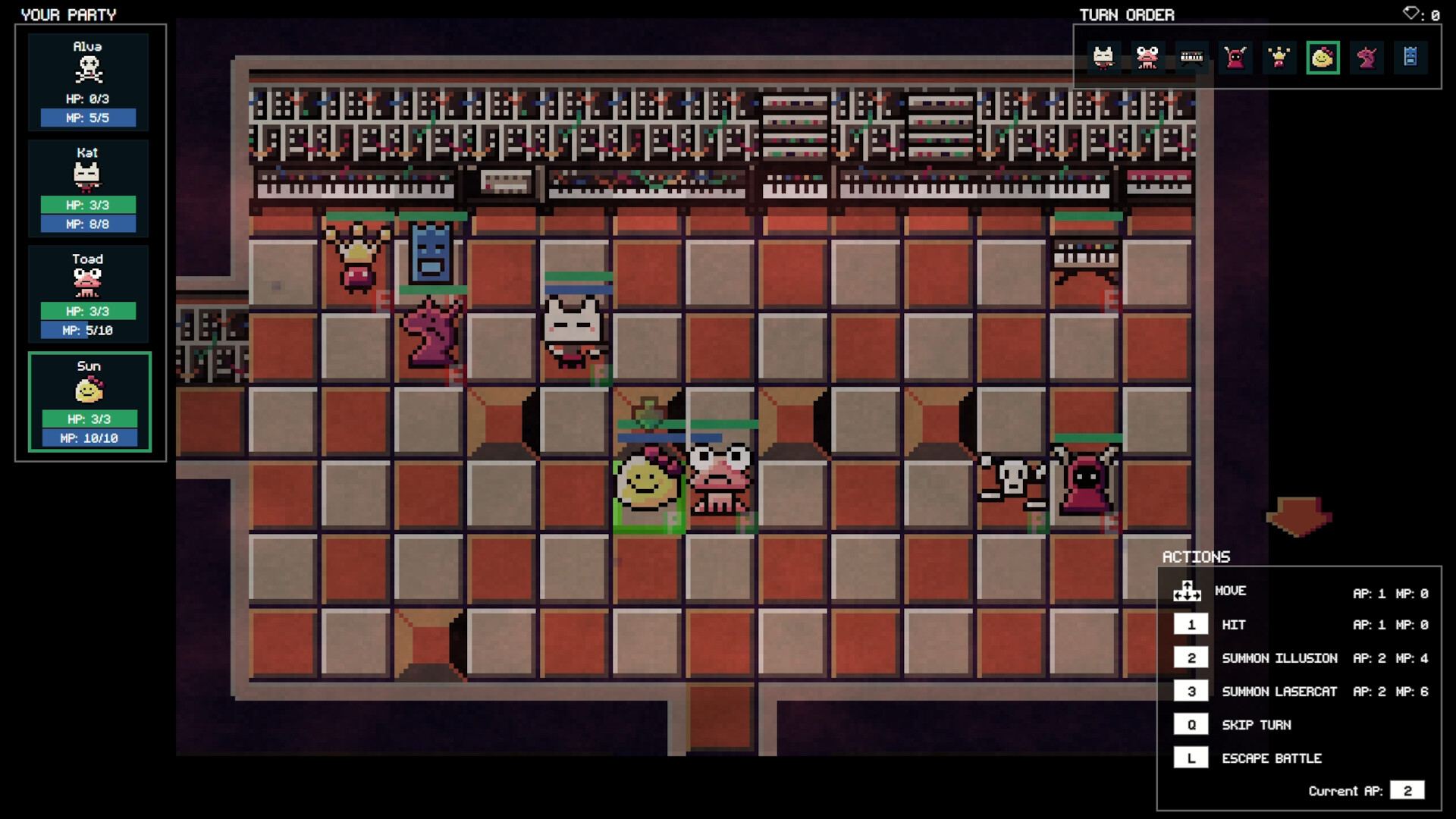Click Escape Battle

click(1272, 758)
